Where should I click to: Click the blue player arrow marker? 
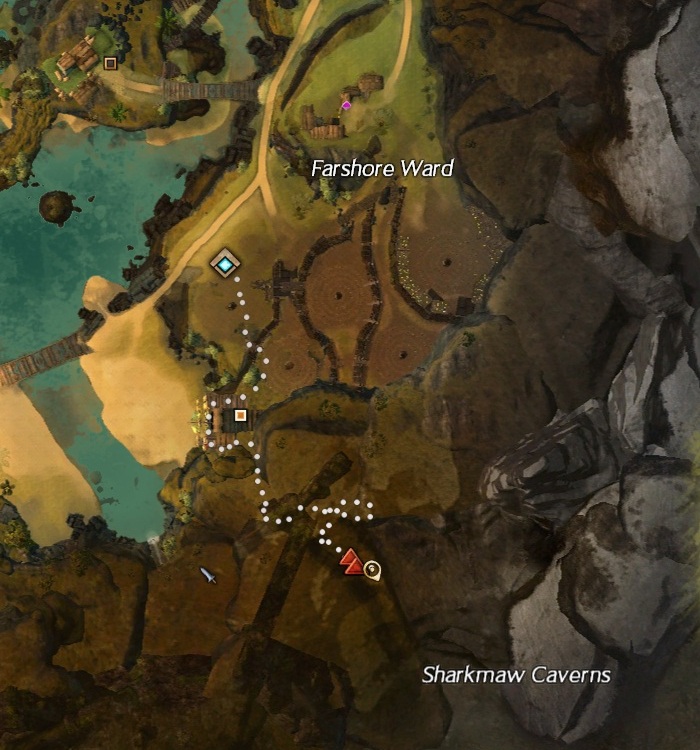pos(208,574)
